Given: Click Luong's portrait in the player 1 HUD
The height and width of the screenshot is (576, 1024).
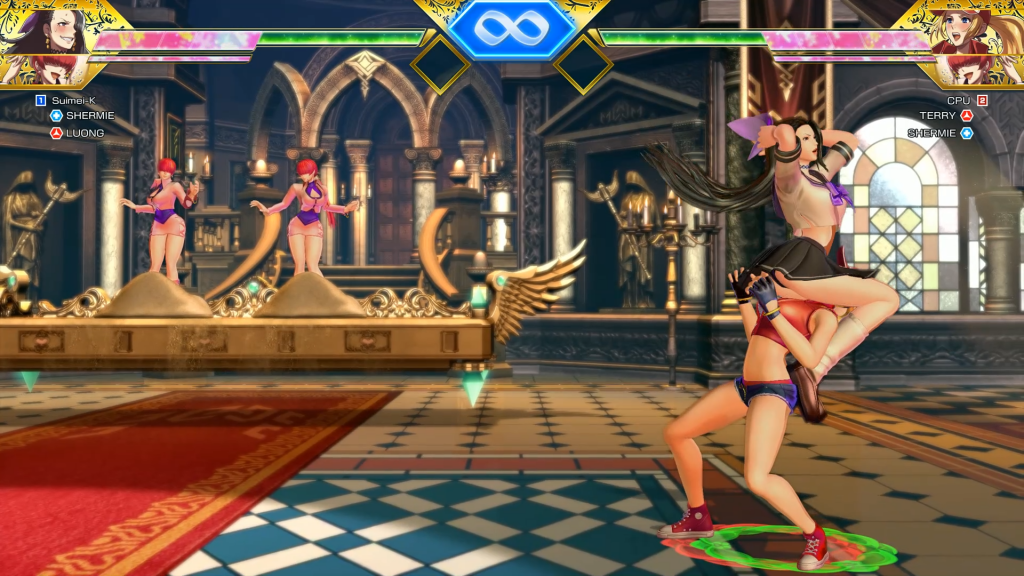Looking at the screenshot, I should click(44, 30).
